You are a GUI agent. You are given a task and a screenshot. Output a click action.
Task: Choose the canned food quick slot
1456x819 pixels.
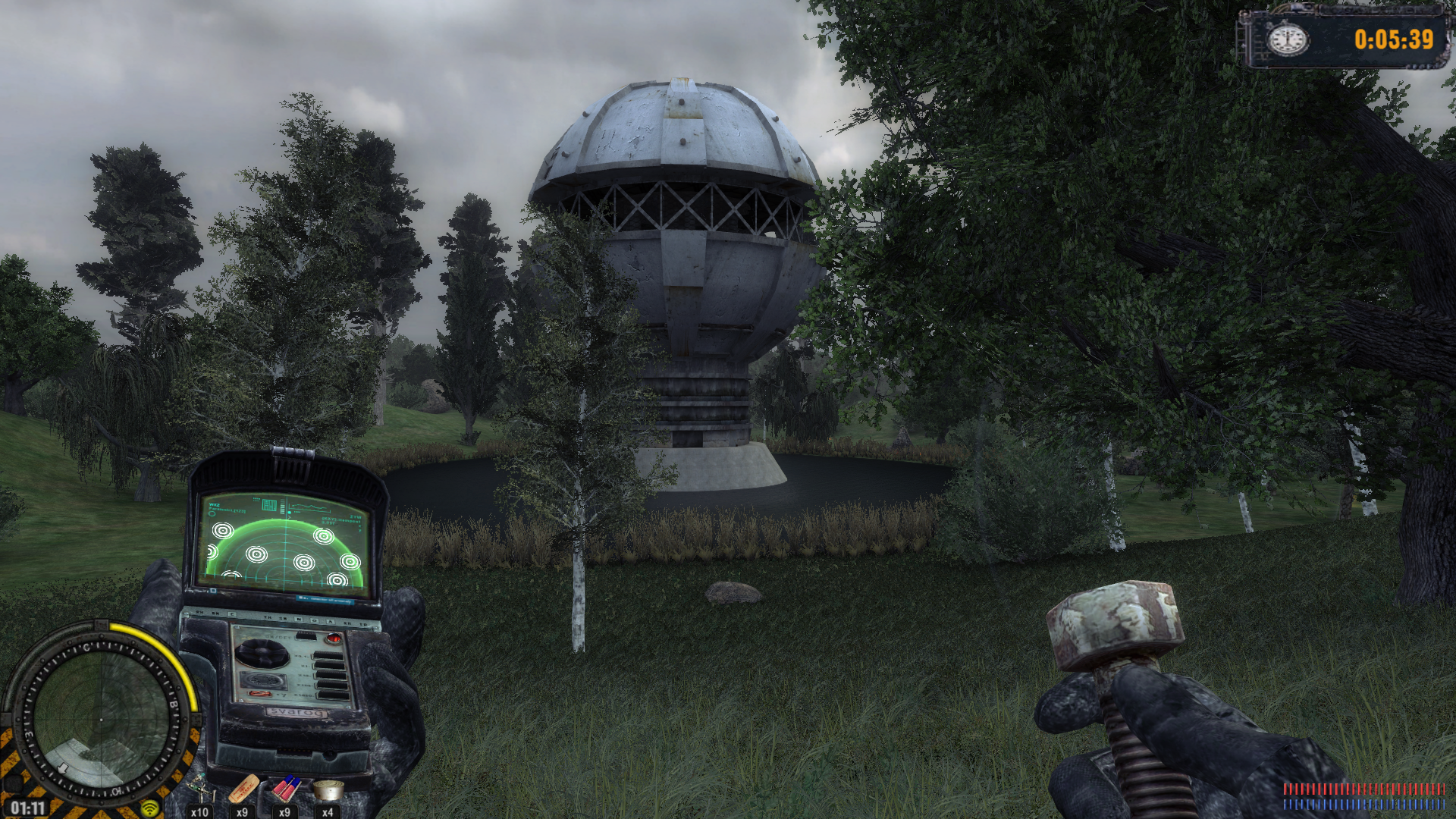(x=328, y=791)
